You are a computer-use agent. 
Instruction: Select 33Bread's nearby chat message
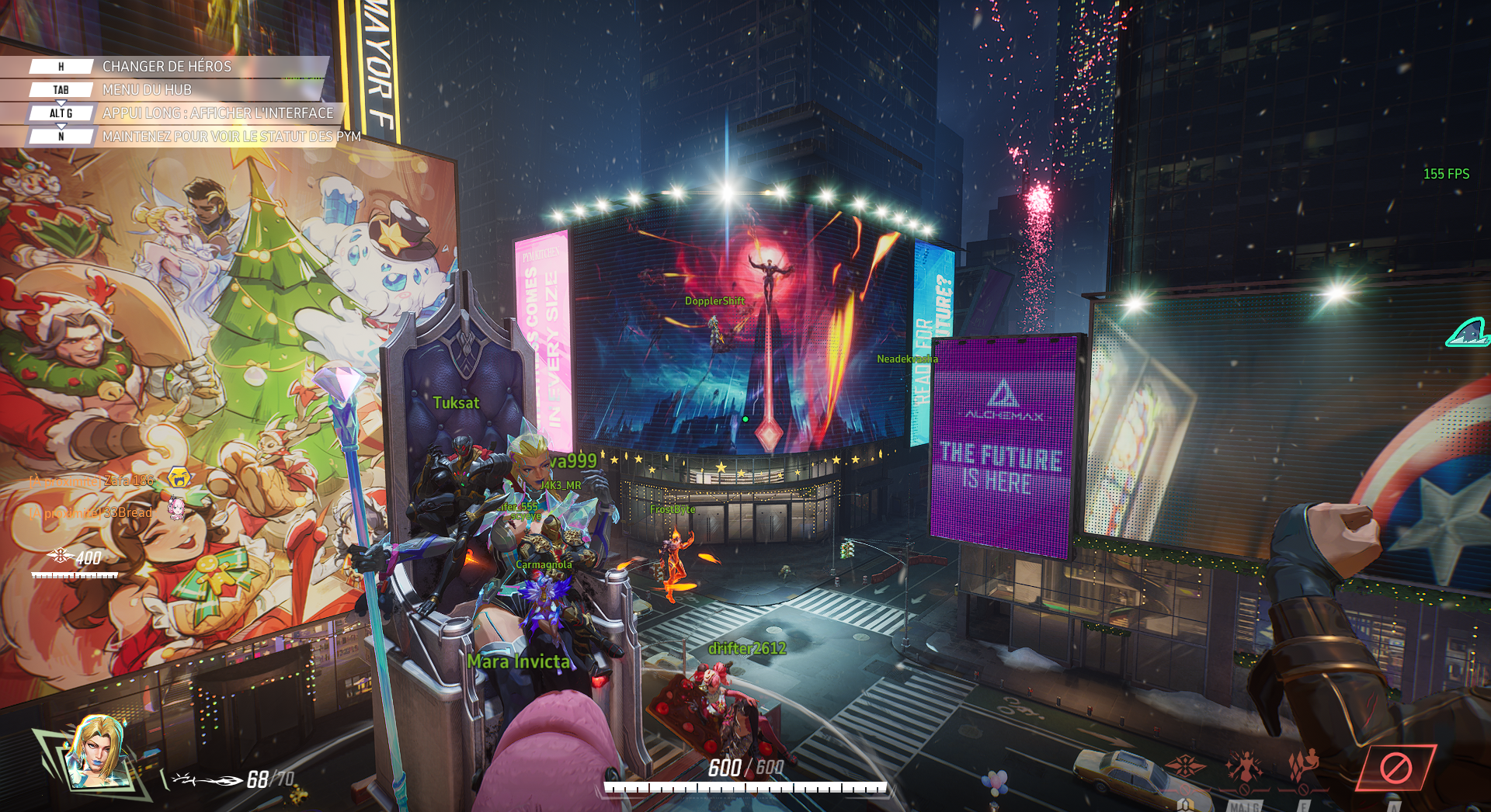coord(92,513)
